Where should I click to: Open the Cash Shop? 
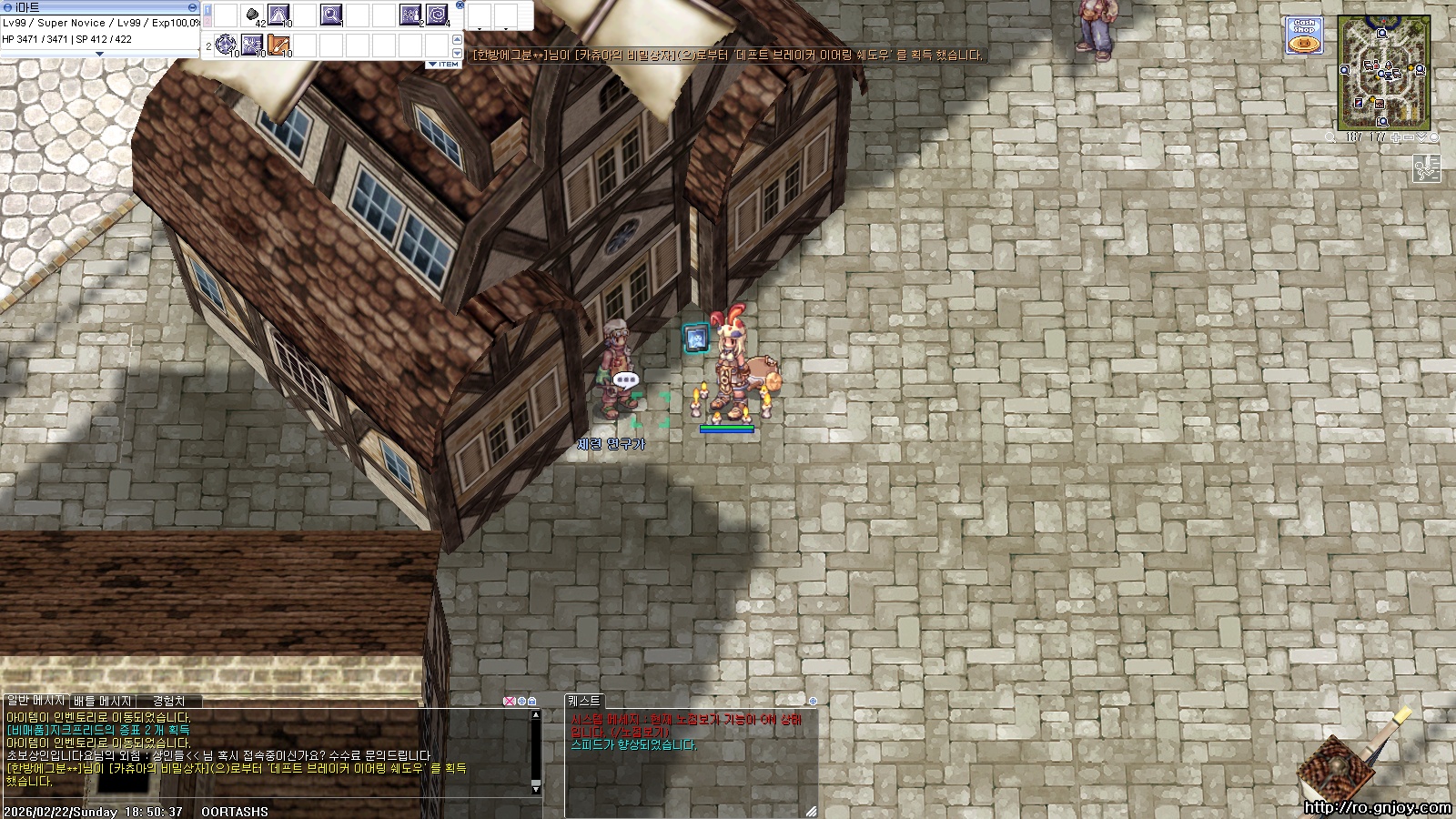1304,36
